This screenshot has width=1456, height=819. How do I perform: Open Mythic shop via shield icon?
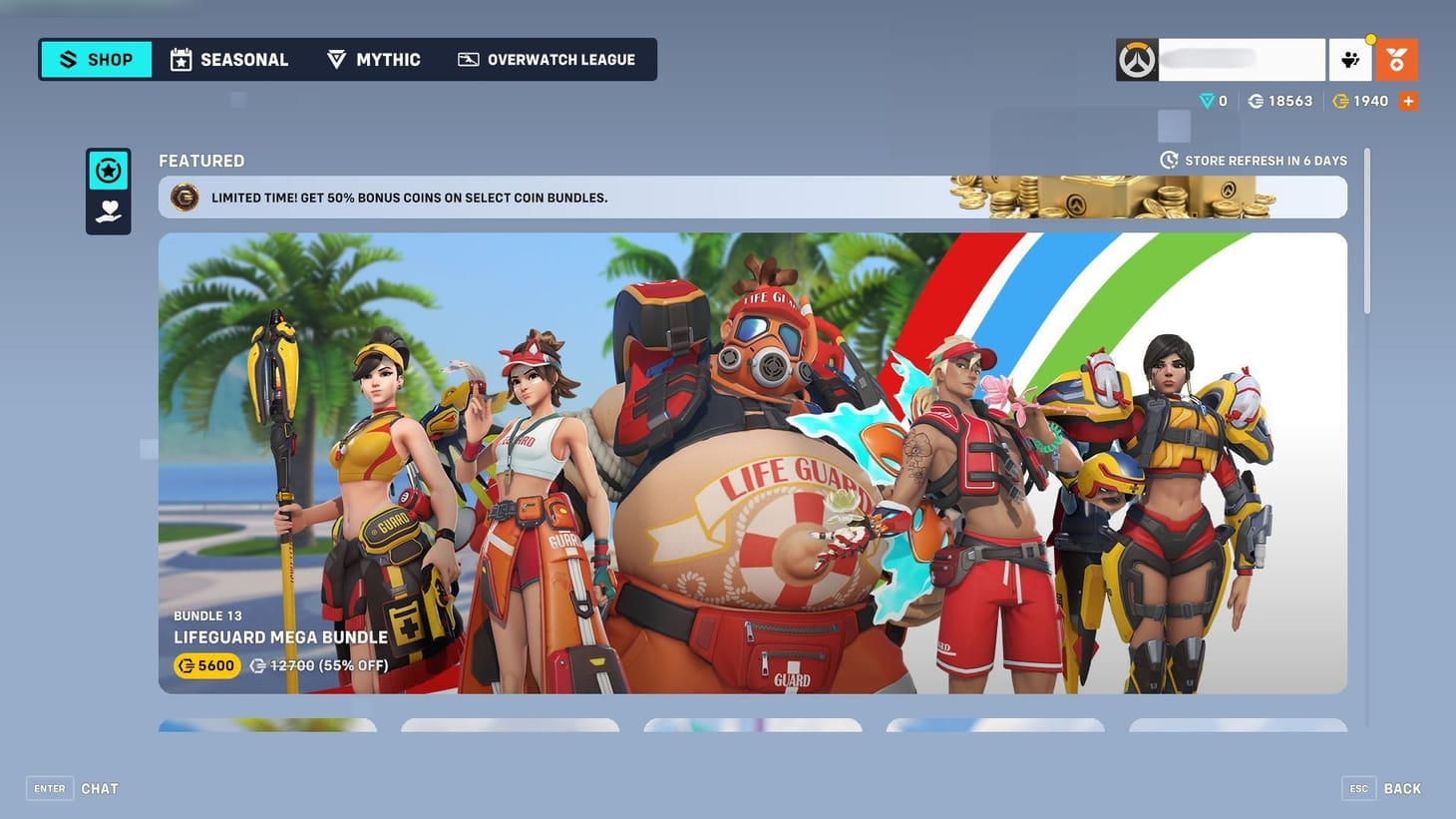tap(336, 59)
